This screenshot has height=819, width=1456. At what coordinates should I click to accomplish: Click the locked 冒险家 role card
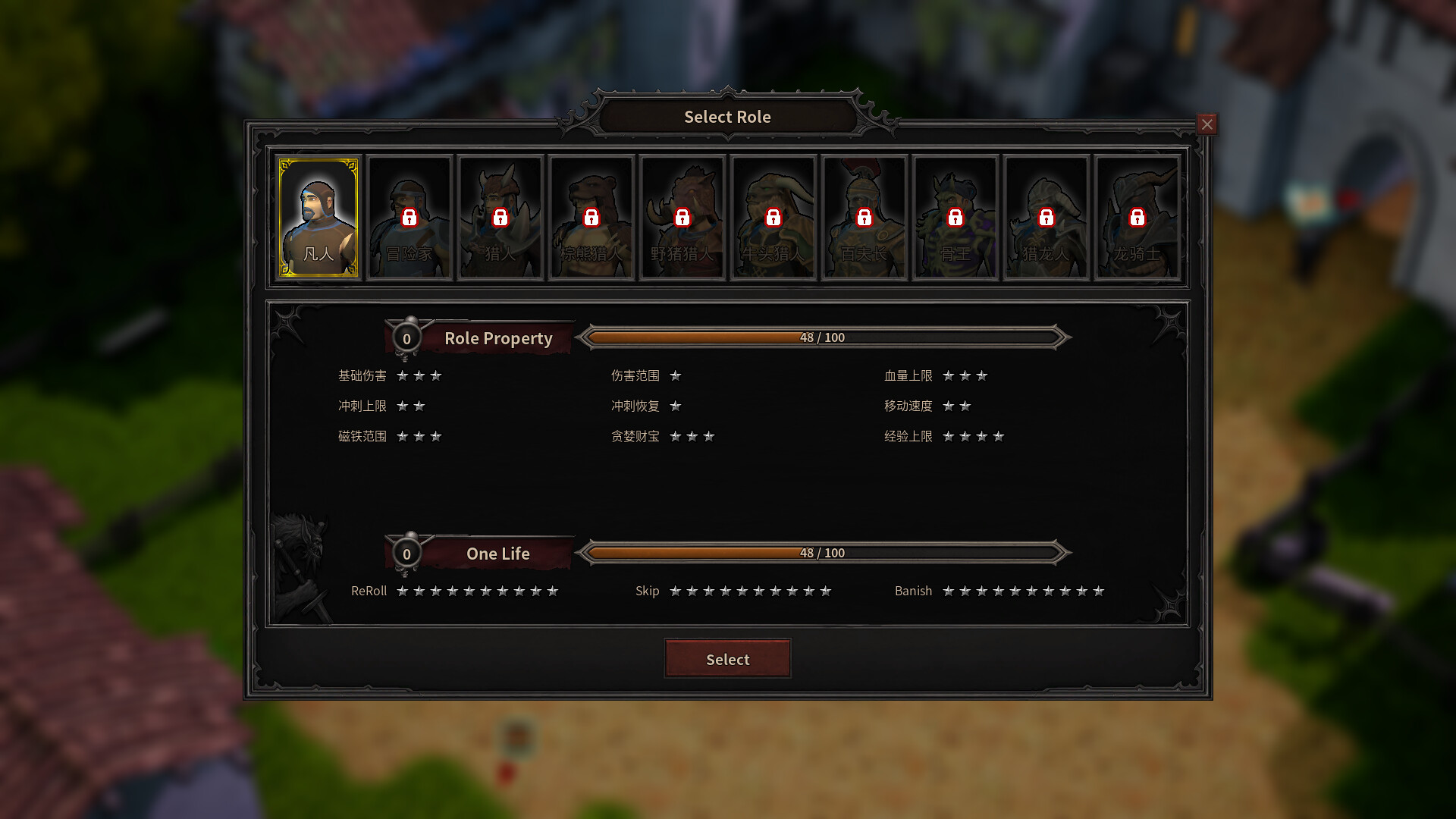(x=409, y=218)
